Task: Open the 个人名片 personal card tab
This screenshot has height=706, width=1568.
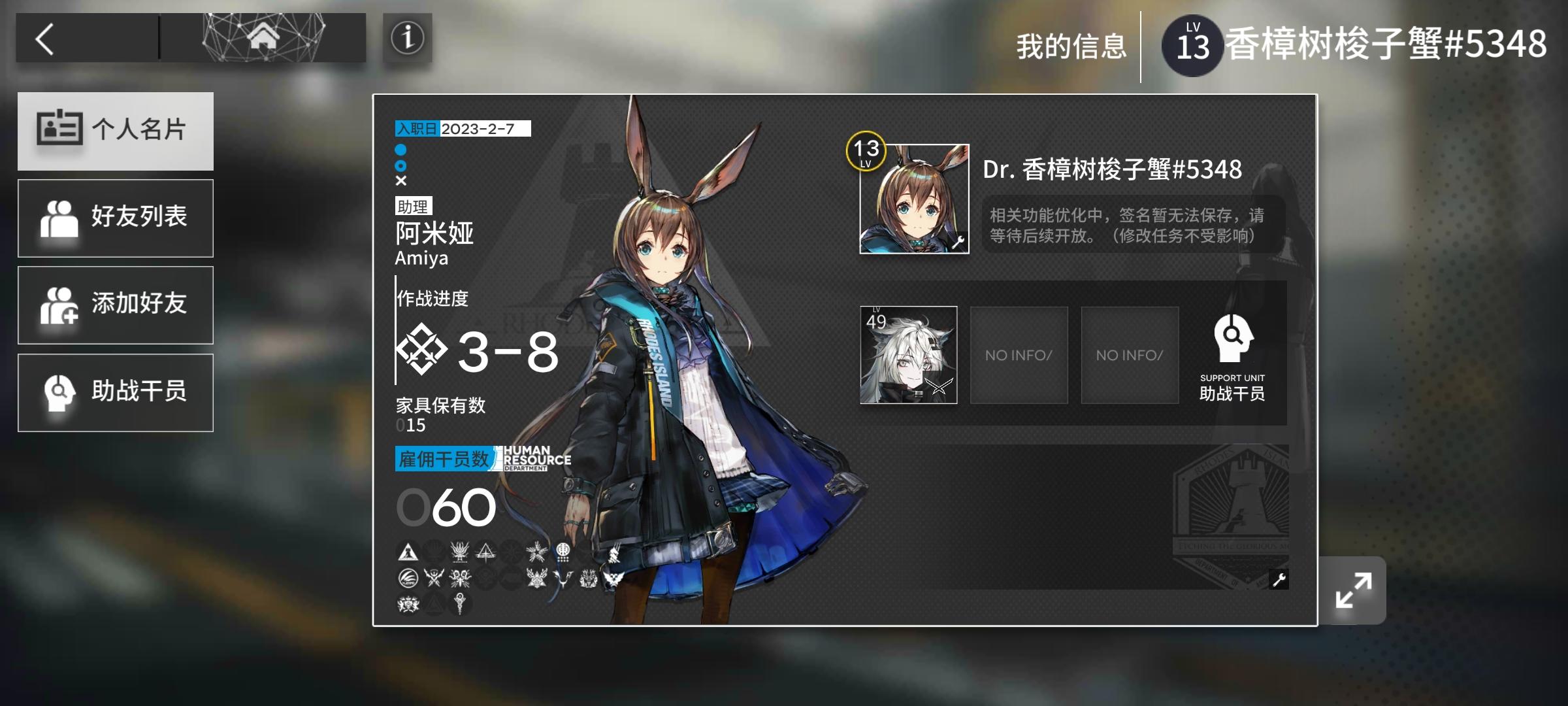Action: pyautogui.click(x=114, y=131)
